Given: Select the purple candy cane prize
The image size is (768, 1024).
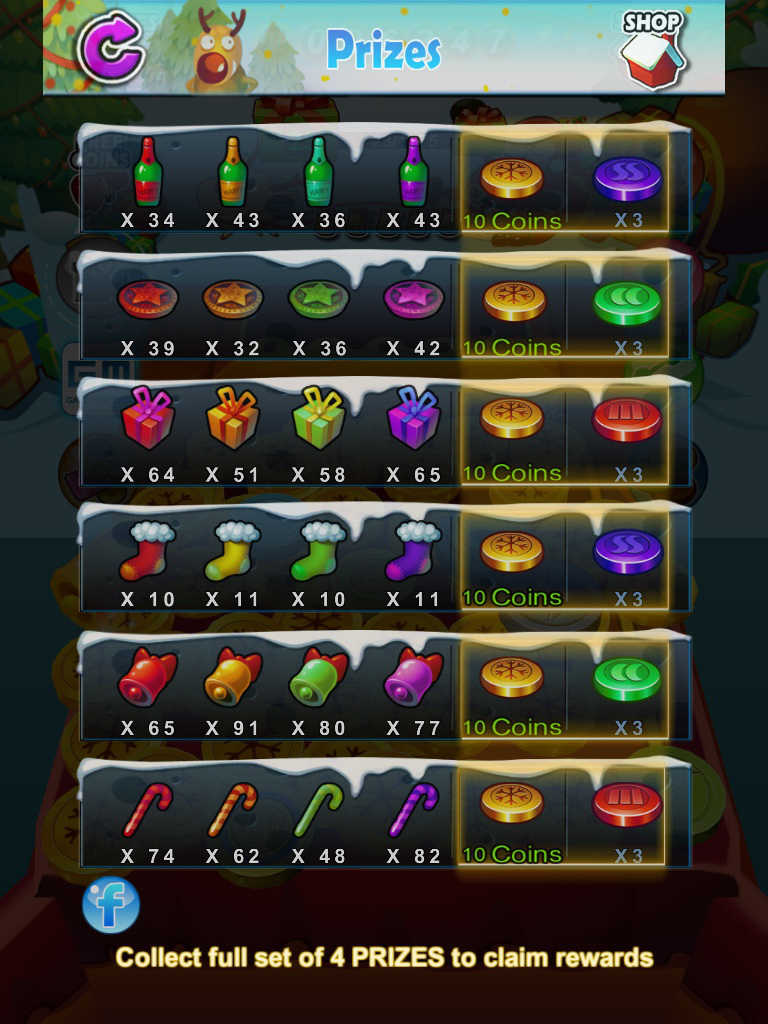Looking at the screenshot, I should pyautogui.click(x=414, y=808).
